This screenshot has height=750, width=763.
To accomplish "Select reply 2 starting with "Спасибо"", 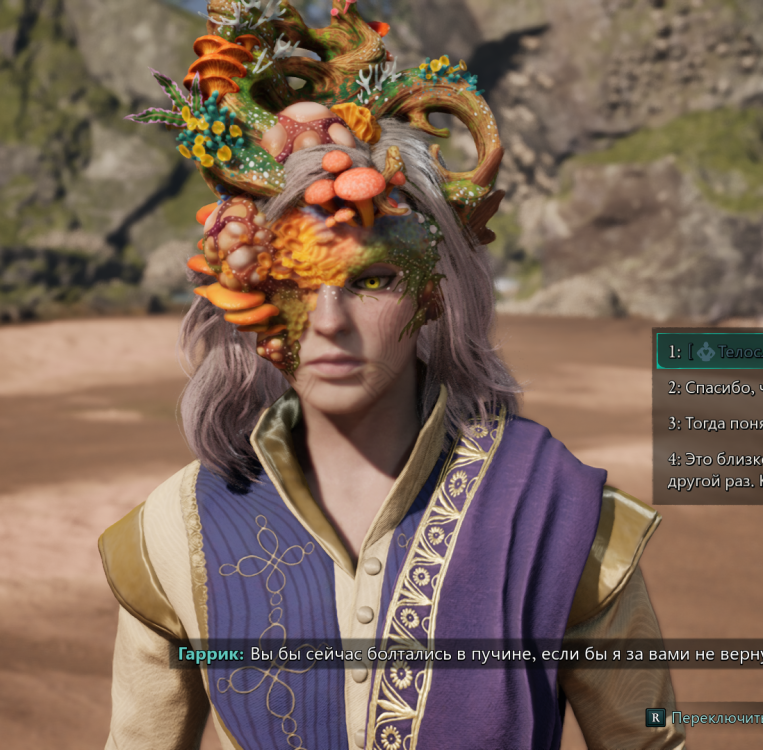I will [x=714, y=387].
